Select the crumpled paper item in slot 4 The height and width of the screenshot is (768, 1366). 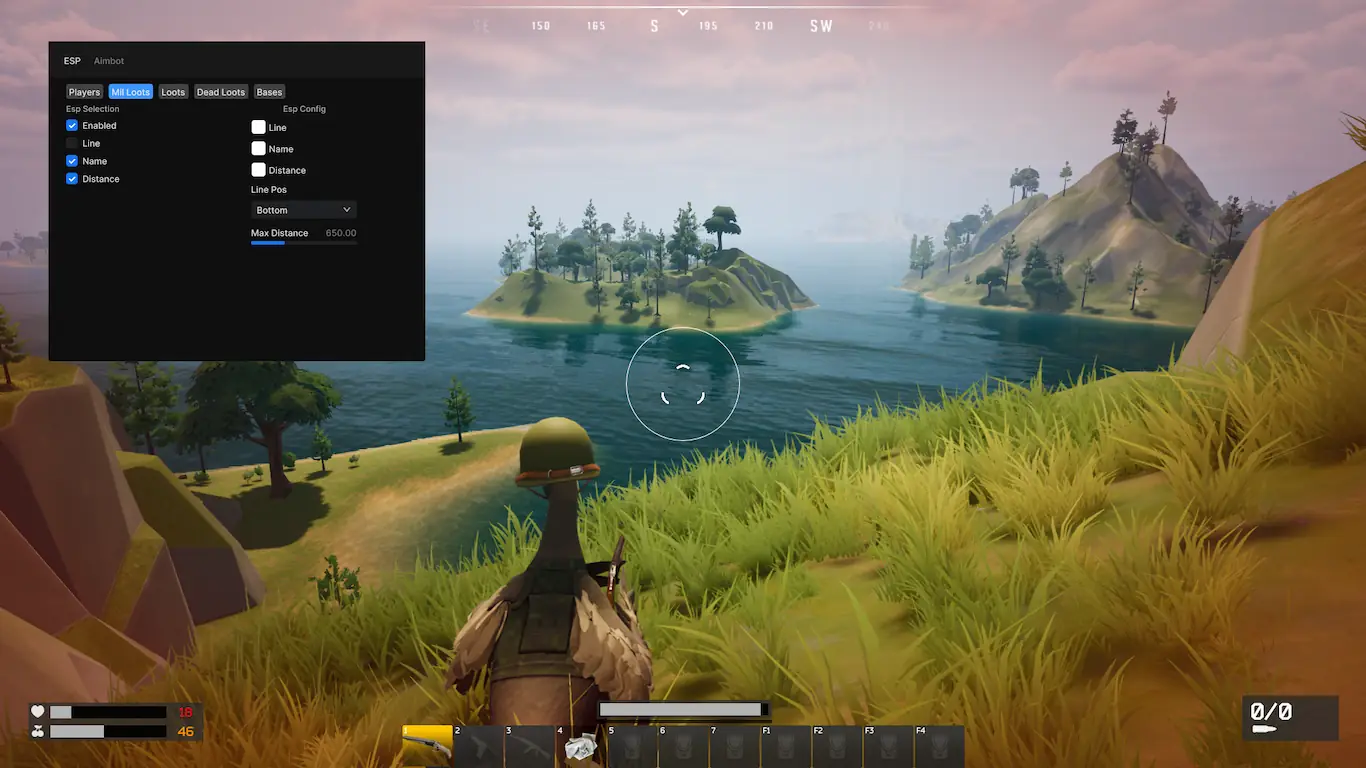tap(580, 747)
